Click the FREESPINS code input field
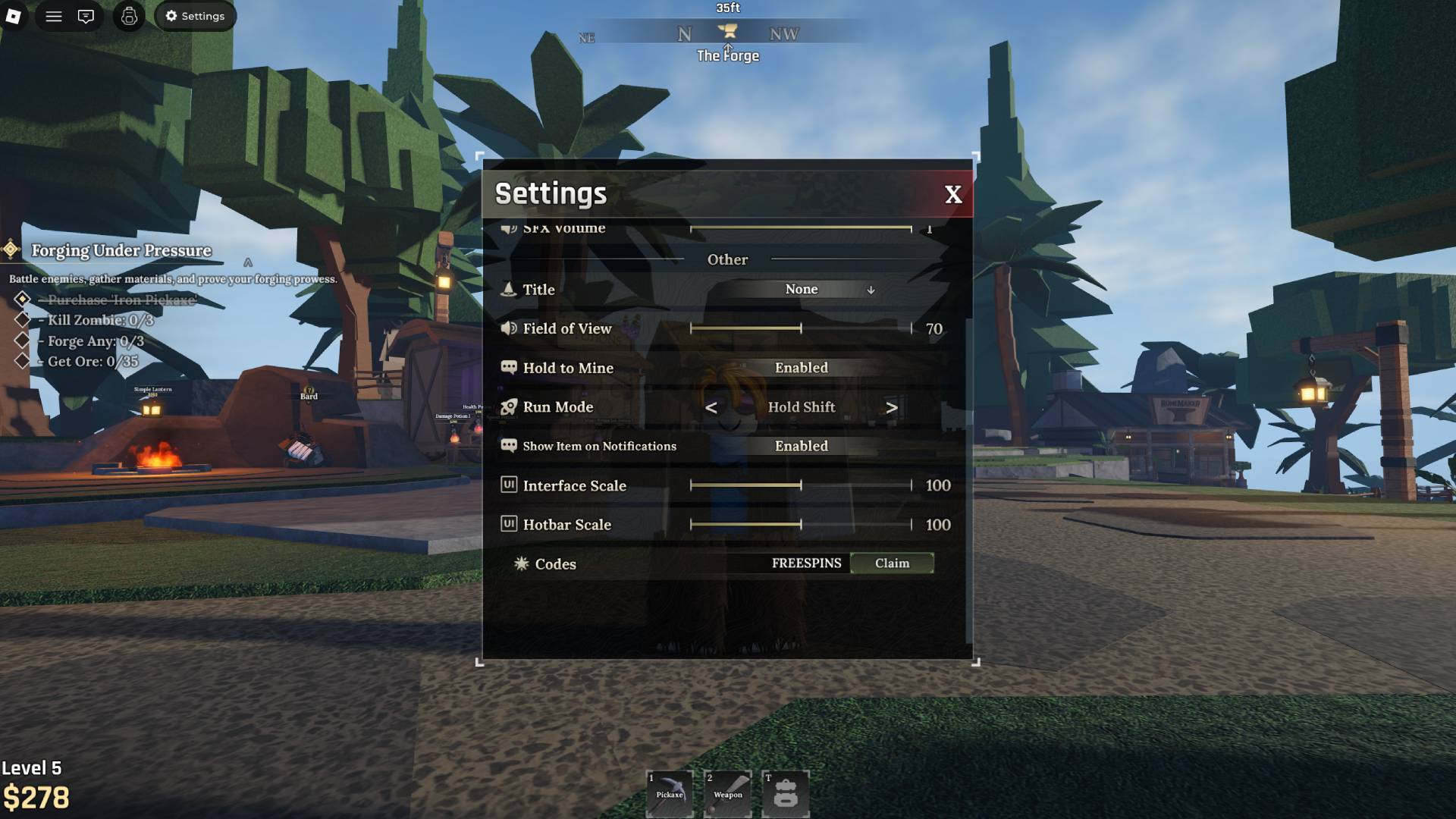Viewport: 1456px width, 819px height. (x=805, y=563)
